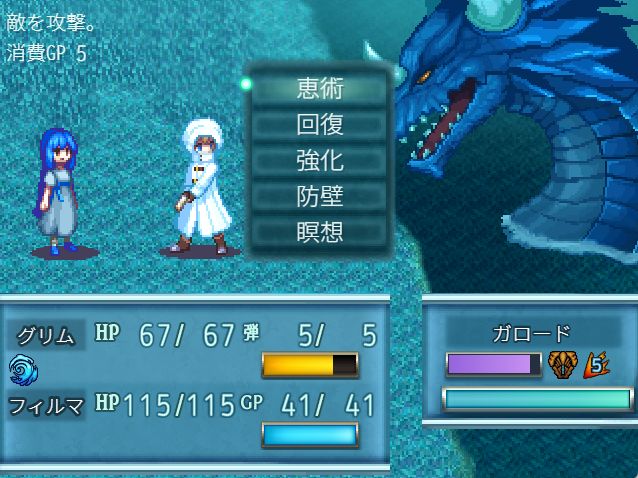Viewport: 638px width, 478px height.
Task: Select グリム in the party panel
Action: (46, 335)
